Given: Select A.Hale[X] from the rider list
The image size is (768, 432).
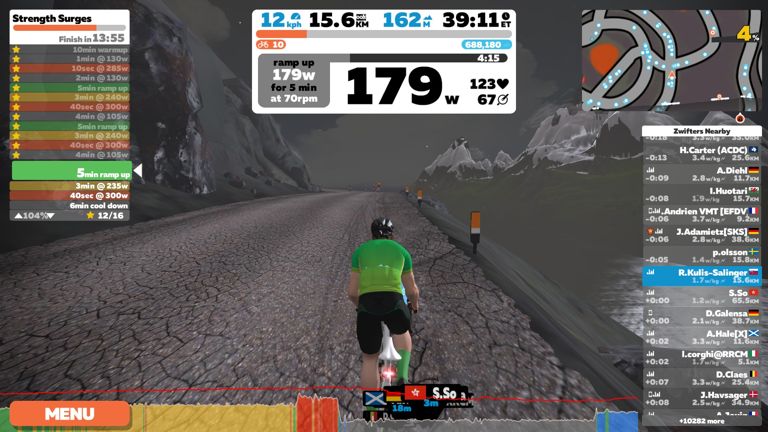Looking at the screenshot, I should (x=700, y=337).
